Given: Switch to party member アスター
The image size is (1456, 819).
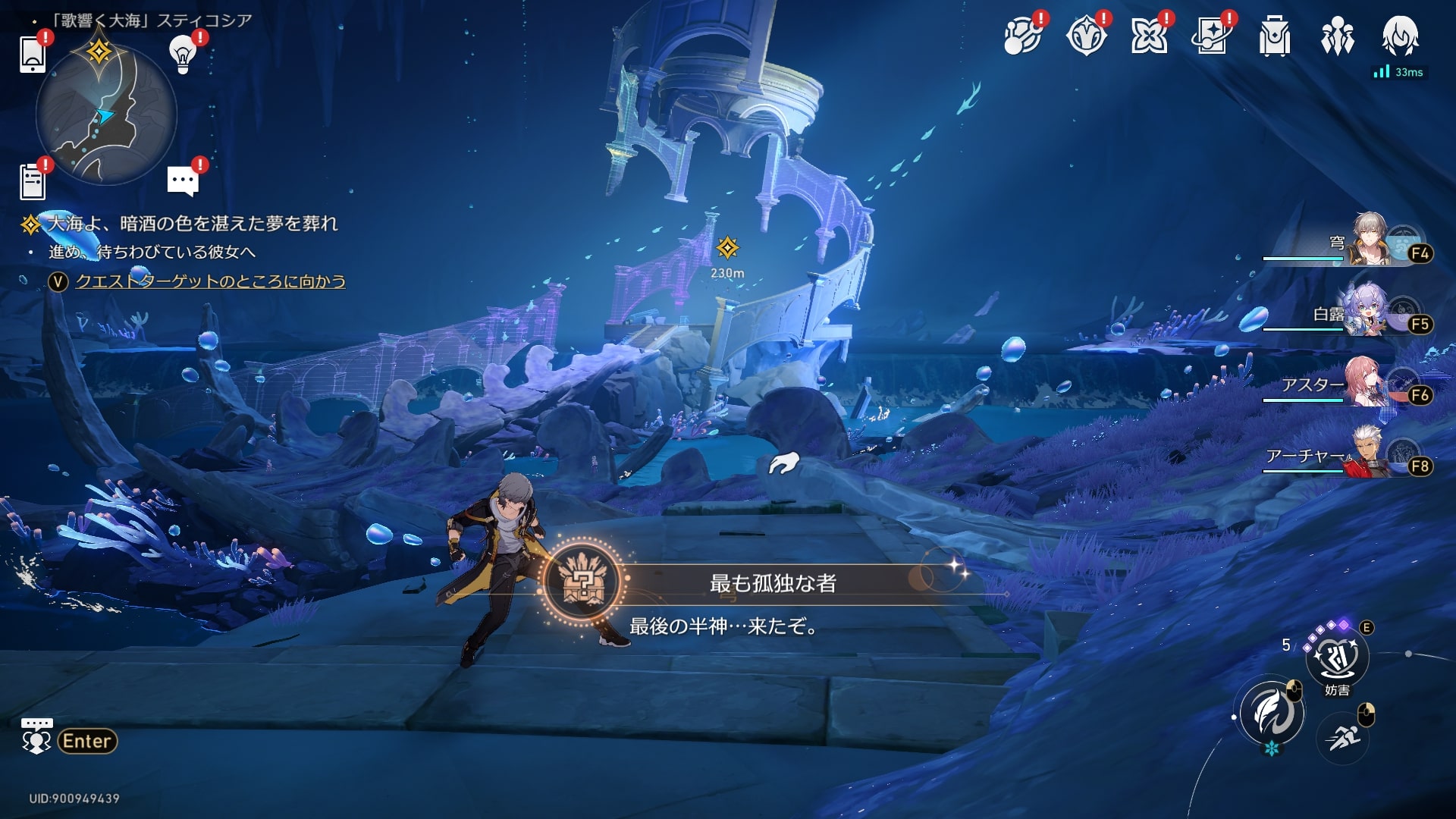Looking at the screenshot, I should point(1365,384).
